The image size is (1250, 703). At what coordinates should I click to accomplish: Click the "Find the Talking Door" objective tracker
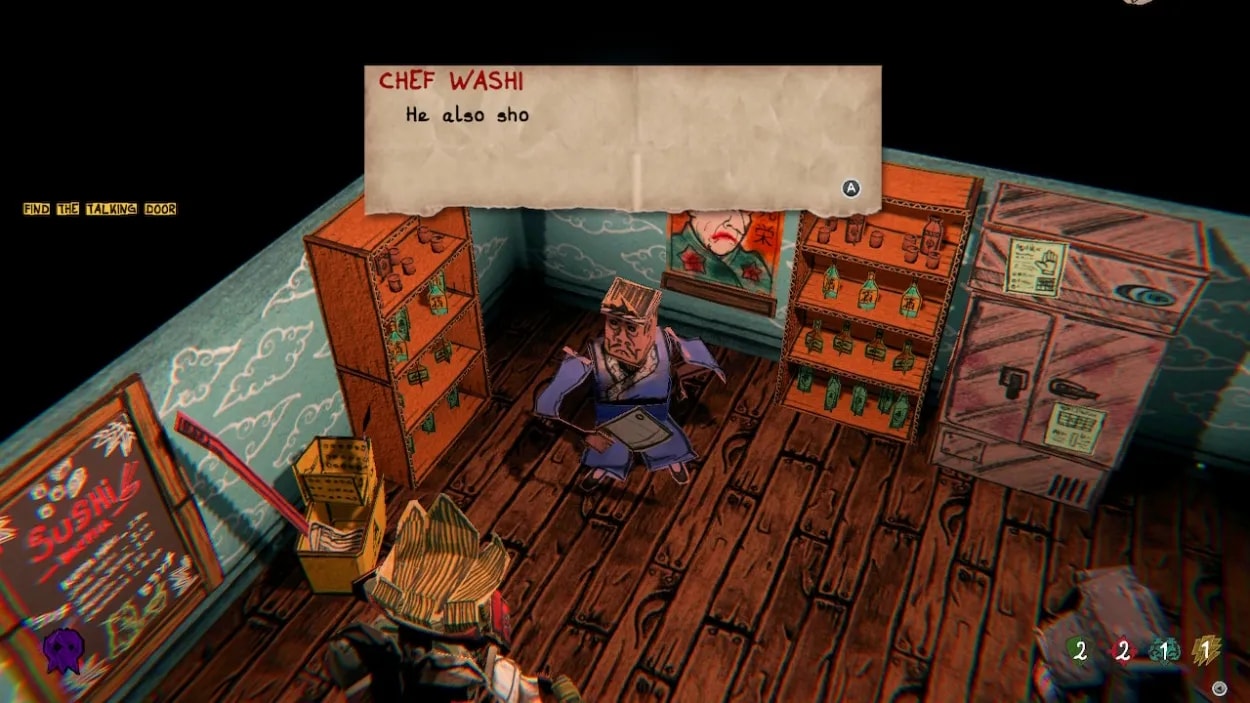[x=99, y=209]
